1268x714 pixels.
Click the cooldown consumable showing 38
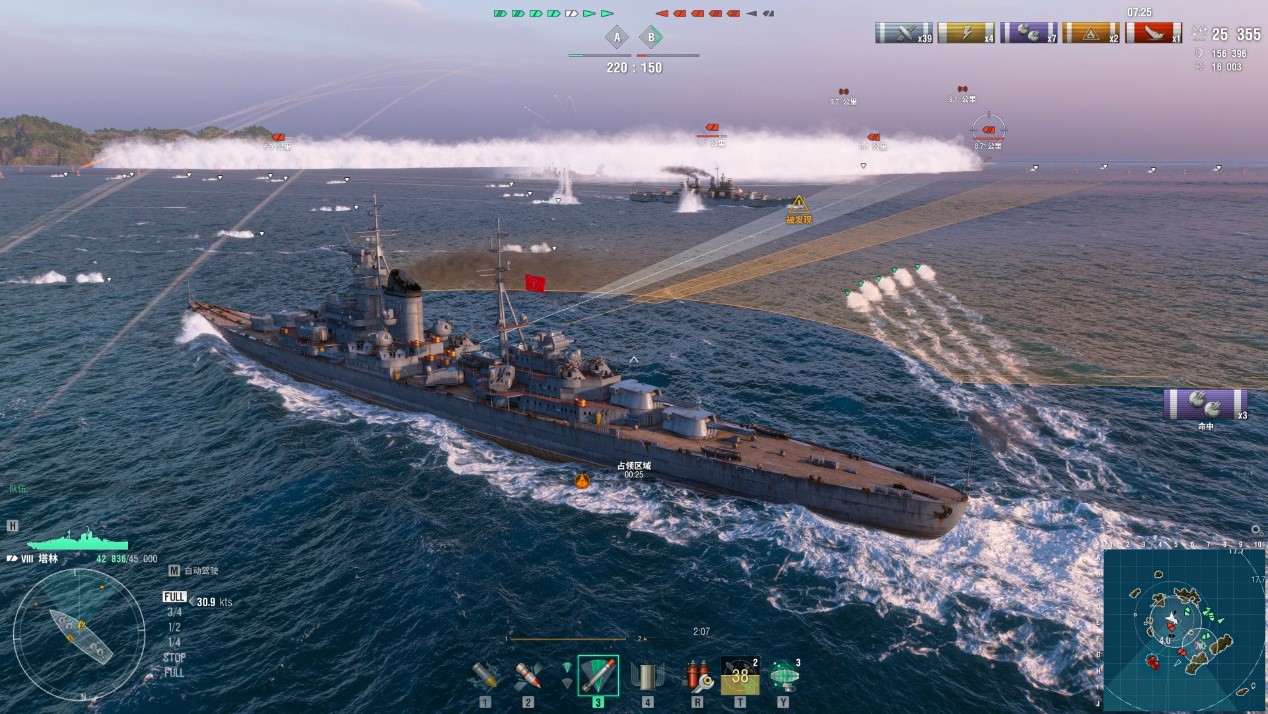(x=740, y=676)
